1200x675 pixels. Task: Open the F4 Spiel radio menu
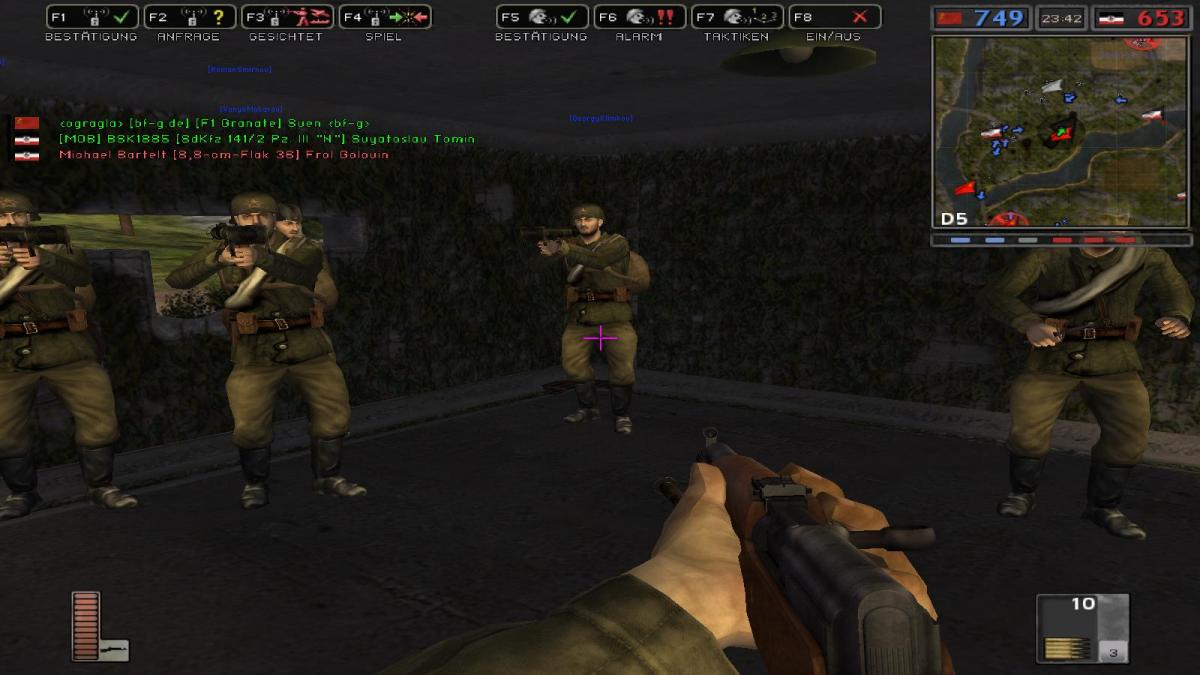tap(384, 17)
